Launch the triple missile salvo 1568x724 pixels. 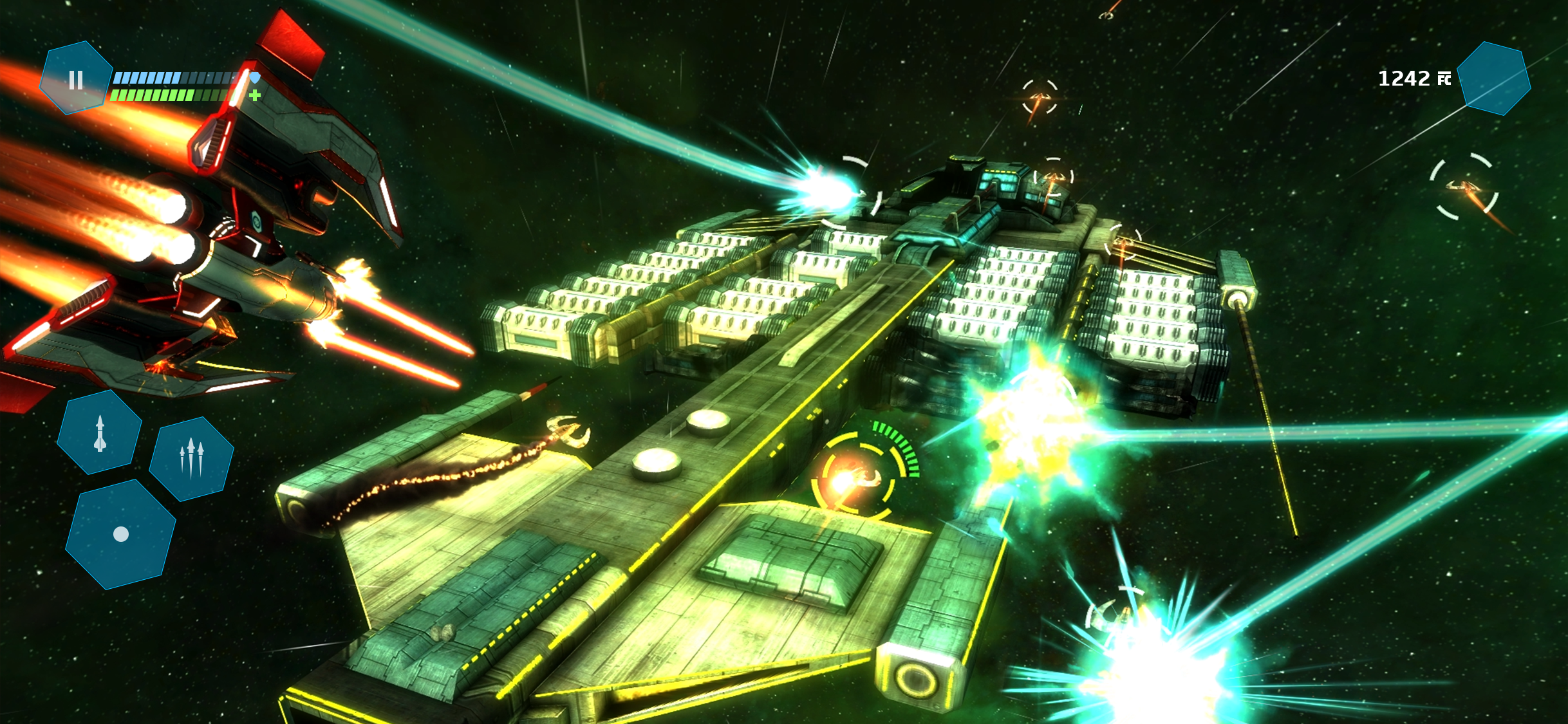pos(191,458)
